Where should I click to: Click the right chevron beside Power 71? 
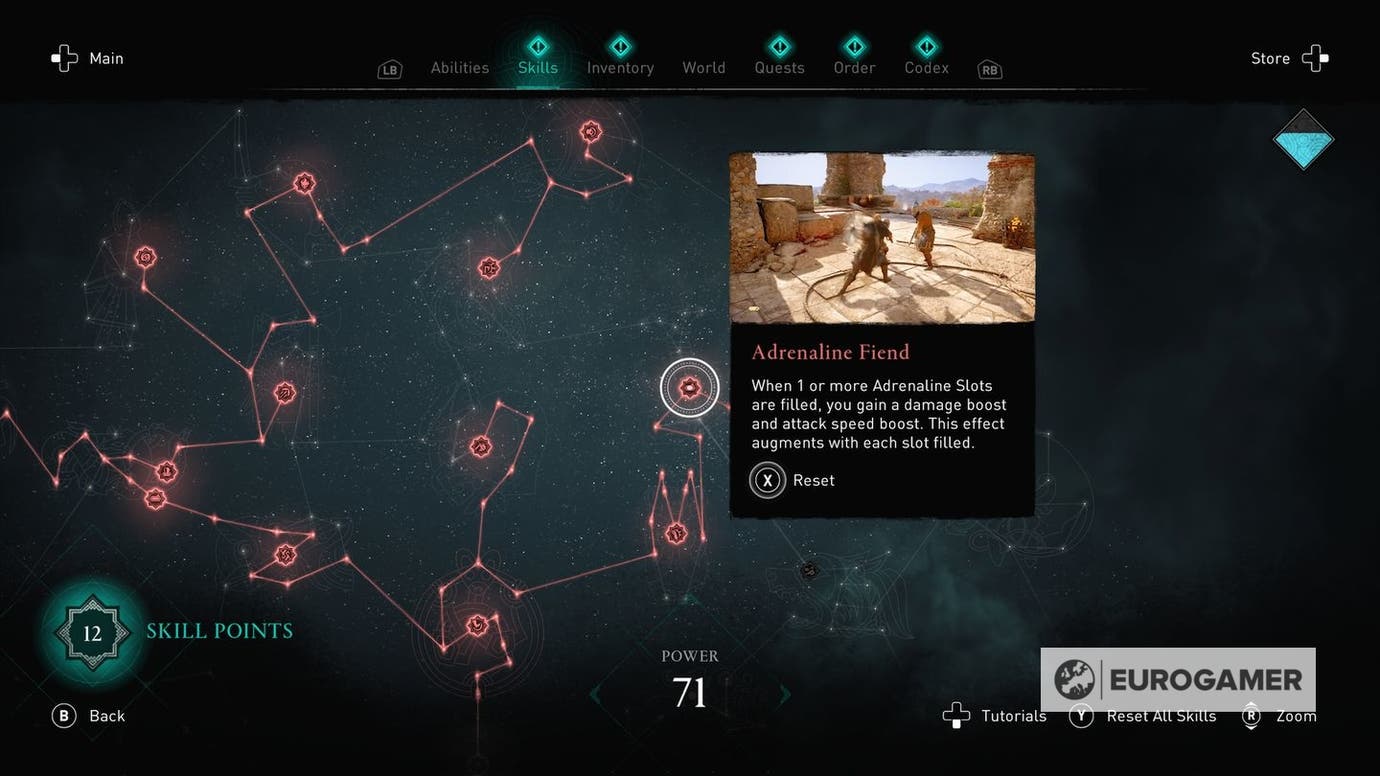pos(786,693)
